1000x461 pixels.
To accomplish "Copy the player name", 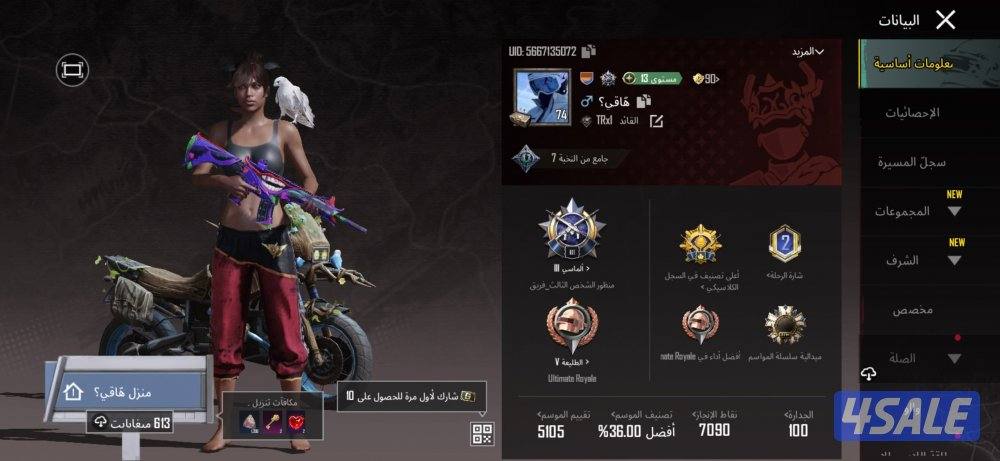I will click(x=643, y=101).
